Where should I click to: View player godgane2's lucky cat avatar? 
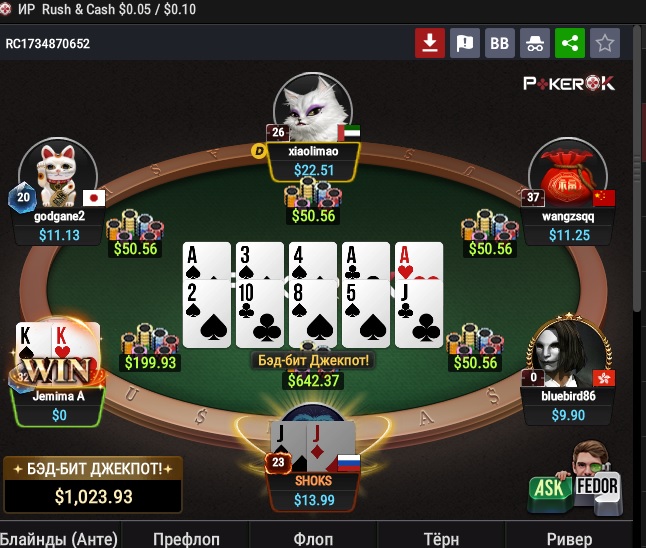[58, 173]
